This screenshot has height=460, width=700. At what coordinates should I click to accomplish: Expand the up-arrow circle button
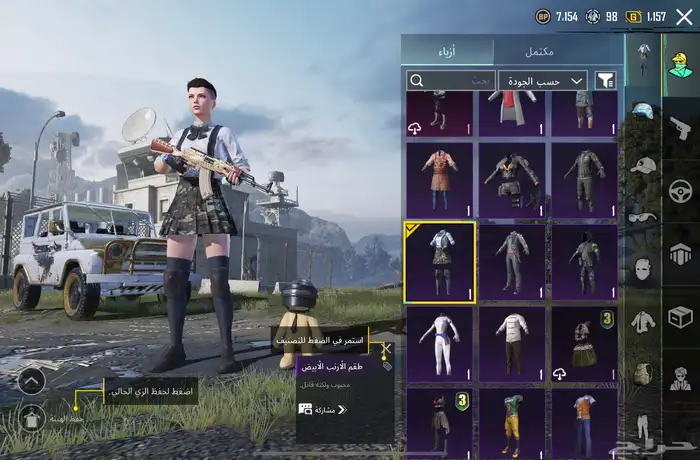pyautogui.click(x=31, y=380)
